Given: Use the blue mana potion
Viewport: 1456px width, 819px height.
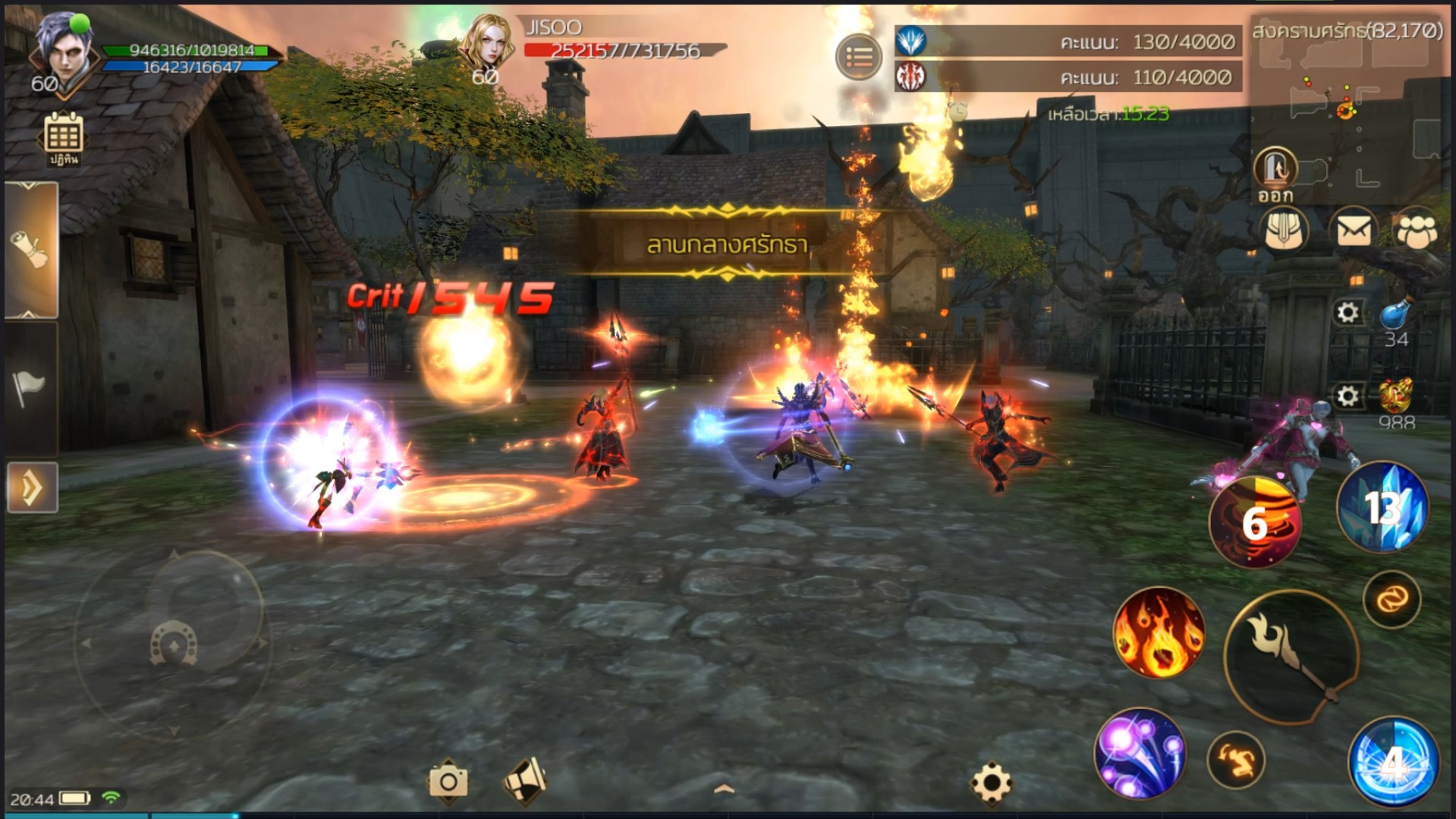Looking at the screenshot, I should [1396, 314].
